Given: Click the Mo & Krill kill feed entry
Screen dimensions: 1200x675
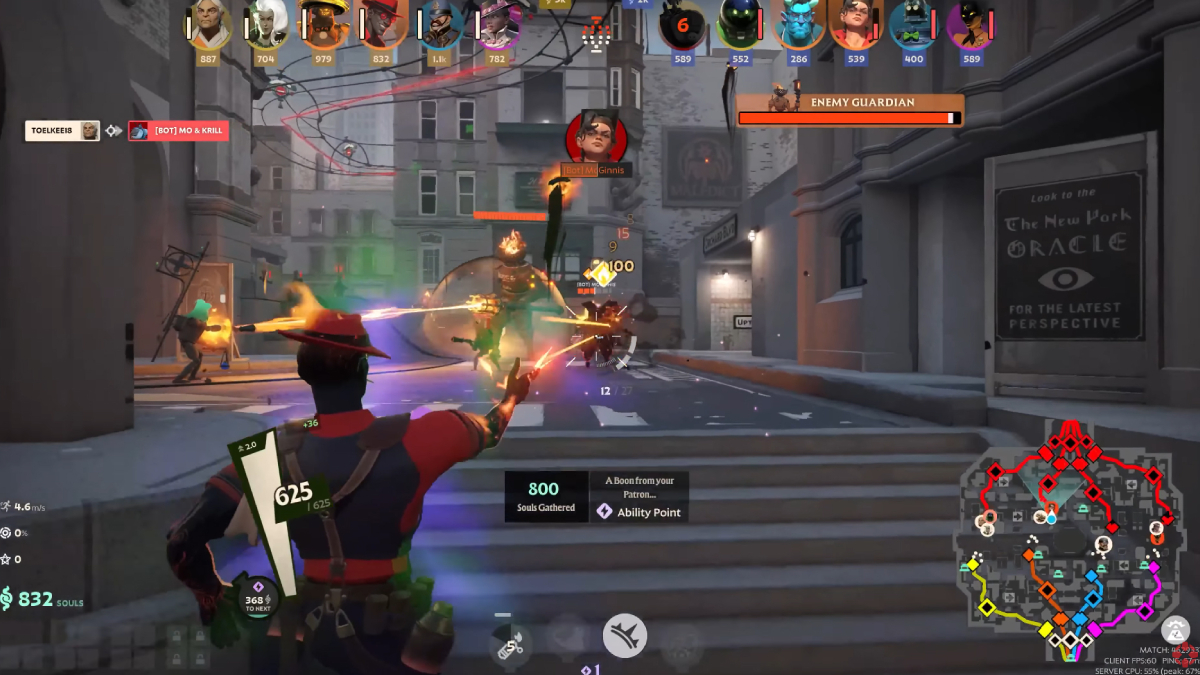Looking at the screenshot, I should [x=176, y=131].
